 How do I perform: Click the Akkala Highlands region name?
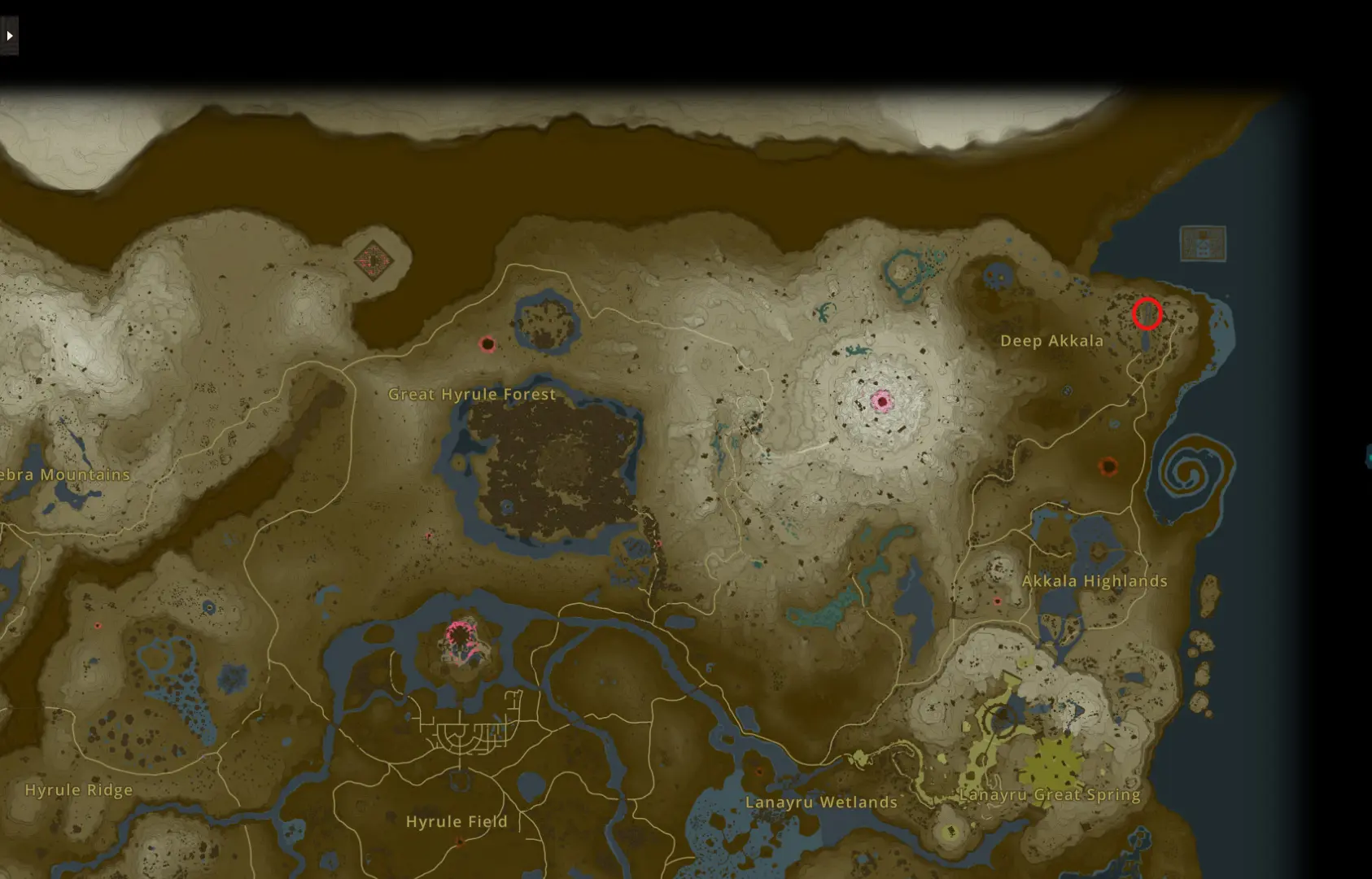point(1095,580)
